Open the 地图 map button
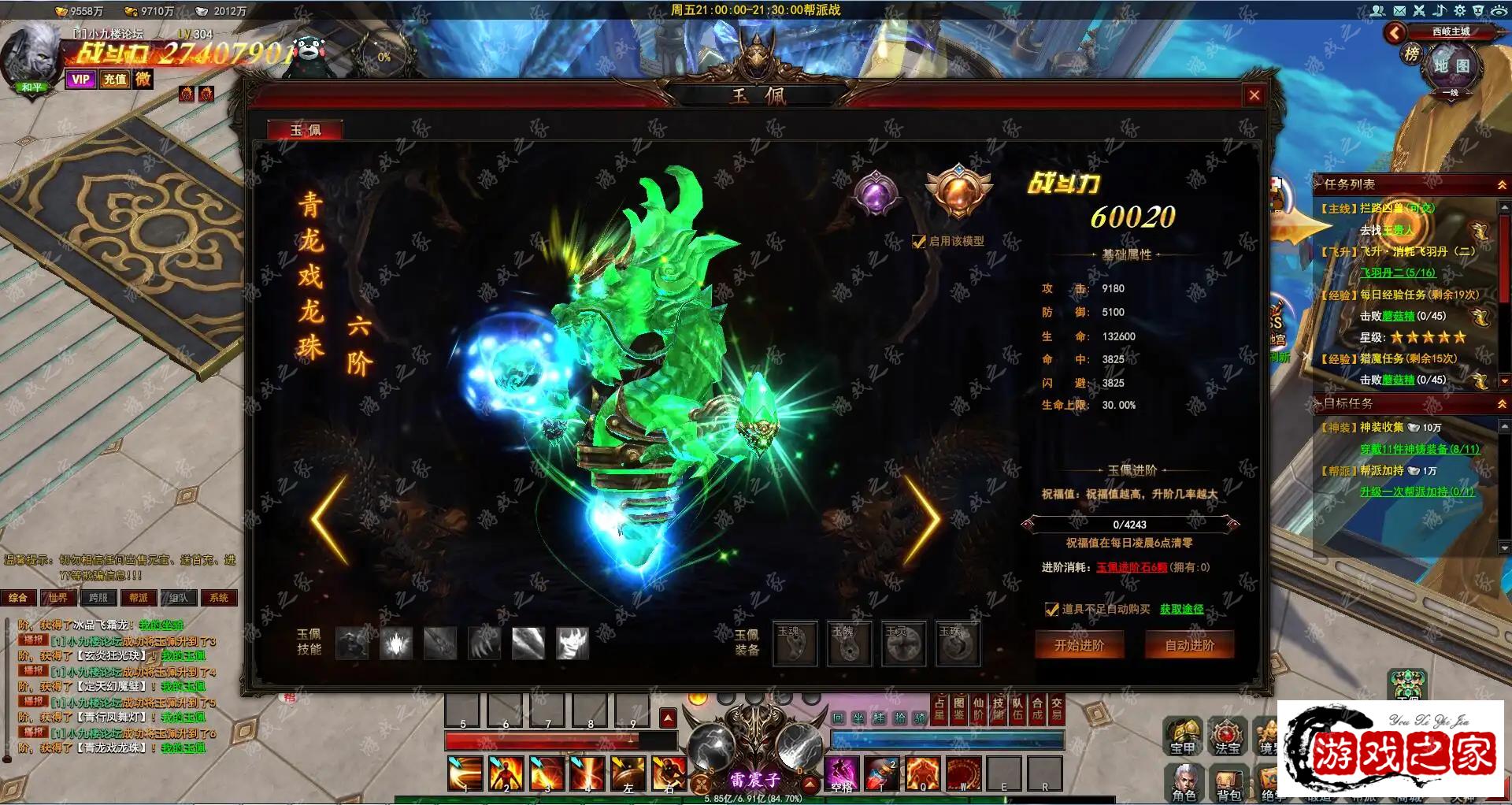Screen dimensions: 1512x805 pos(1451,66)
